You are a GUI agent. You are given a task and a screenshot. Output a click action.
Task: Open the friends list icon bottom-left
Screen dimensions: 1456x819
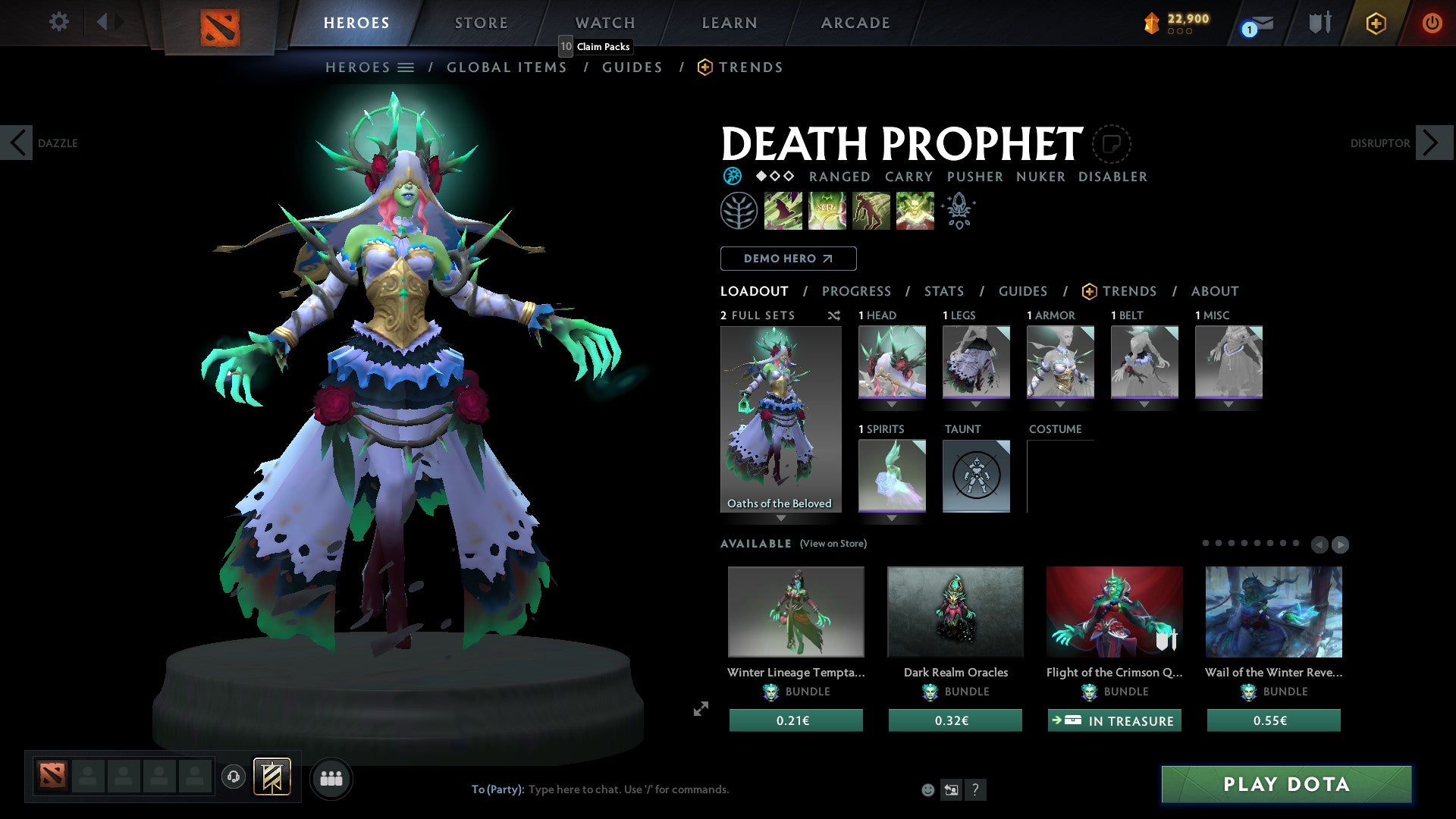tap(331, 778)
